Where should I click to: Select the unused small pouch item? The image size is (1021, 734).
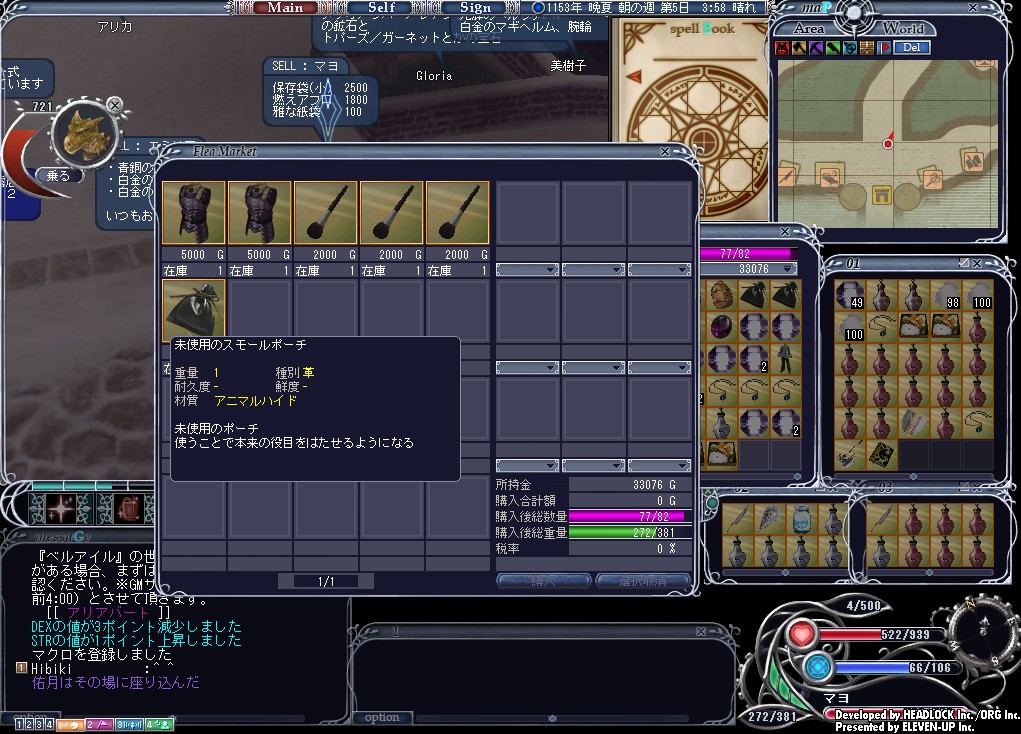(193, 310)
